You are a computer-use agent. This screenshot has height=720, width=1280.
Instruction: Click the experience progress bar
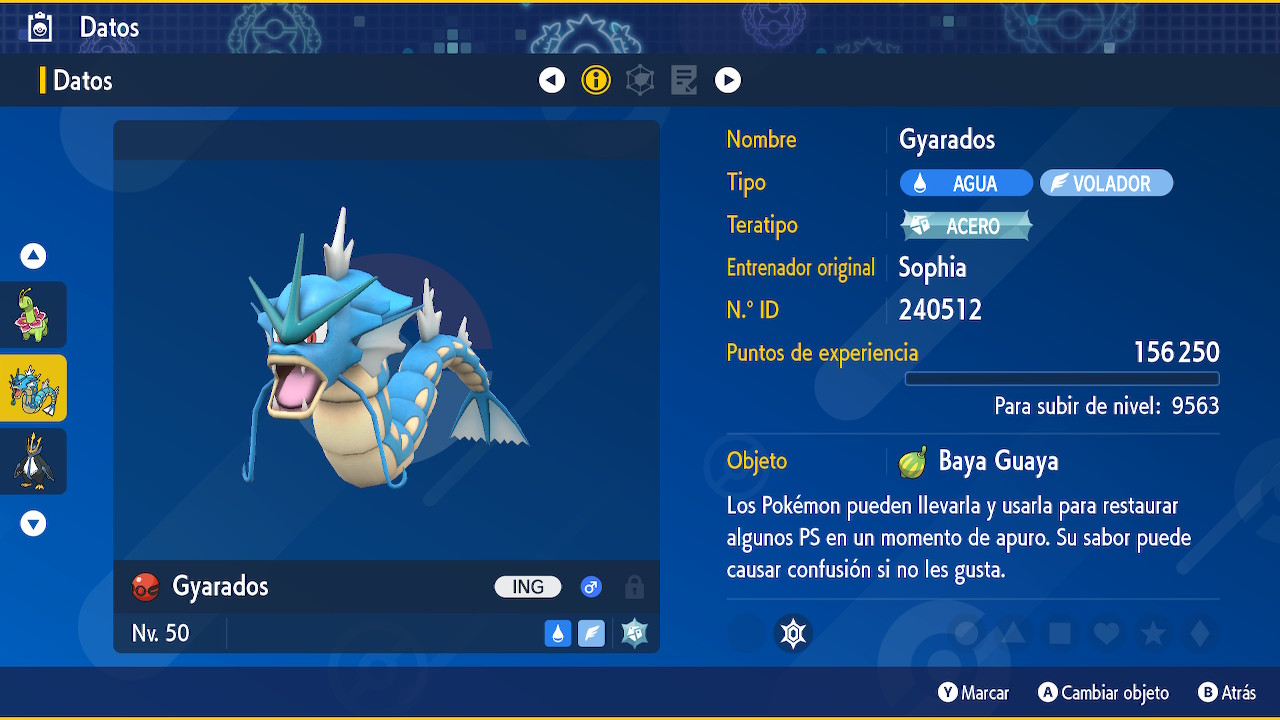1062,378
